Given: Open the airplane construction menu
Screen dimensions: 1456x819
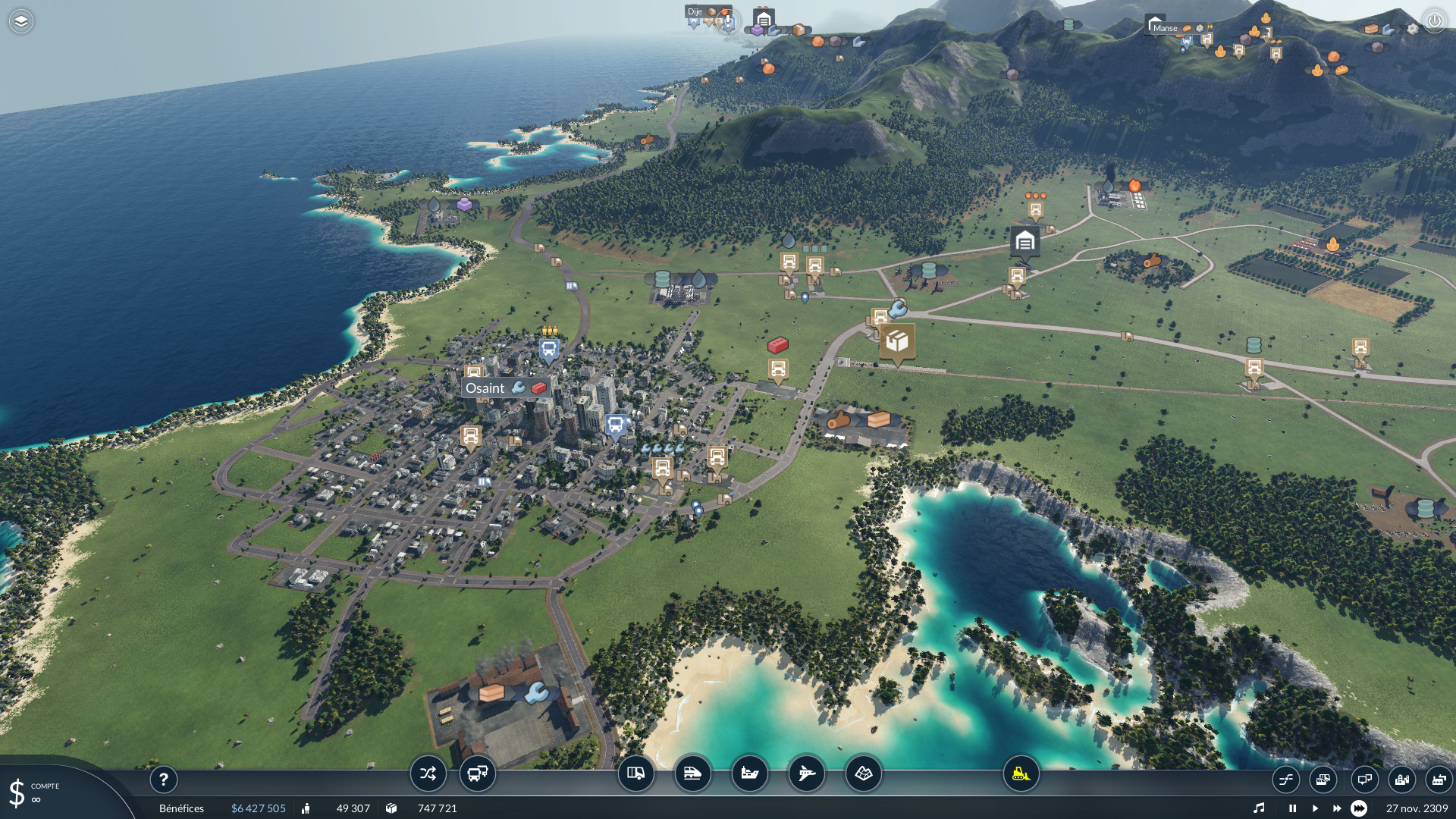Looking at the screenshot, I should [806, 773].
